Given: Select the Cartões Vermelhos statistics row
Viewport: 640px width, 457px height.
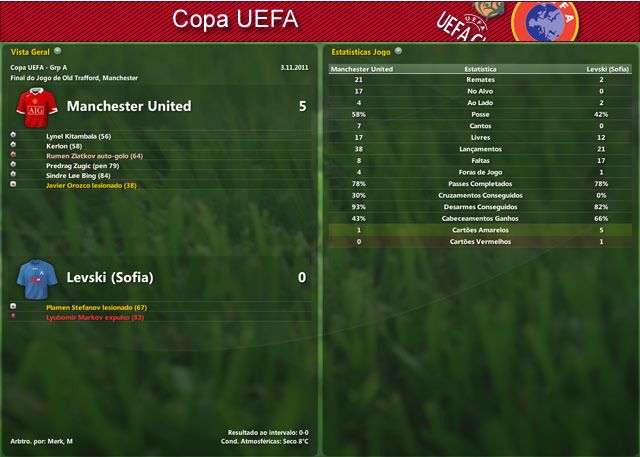Looking at the screenshot, I should click(480, 242).
